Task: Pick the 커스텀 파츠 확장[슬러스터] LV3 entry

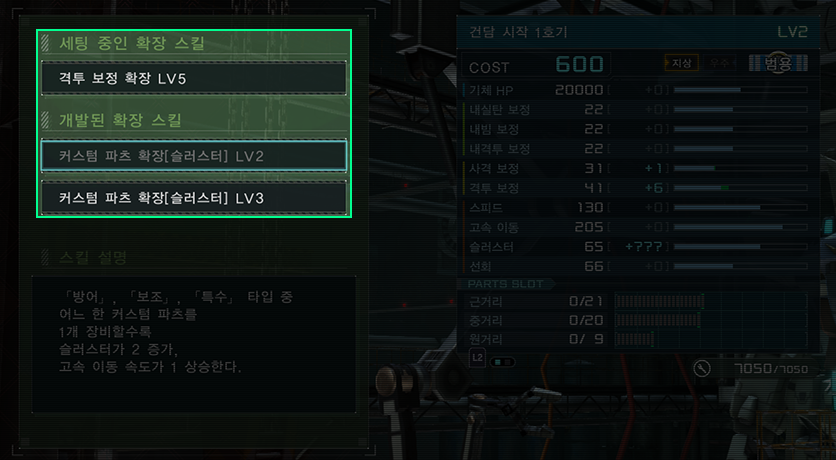Action: tap(194, 197)
